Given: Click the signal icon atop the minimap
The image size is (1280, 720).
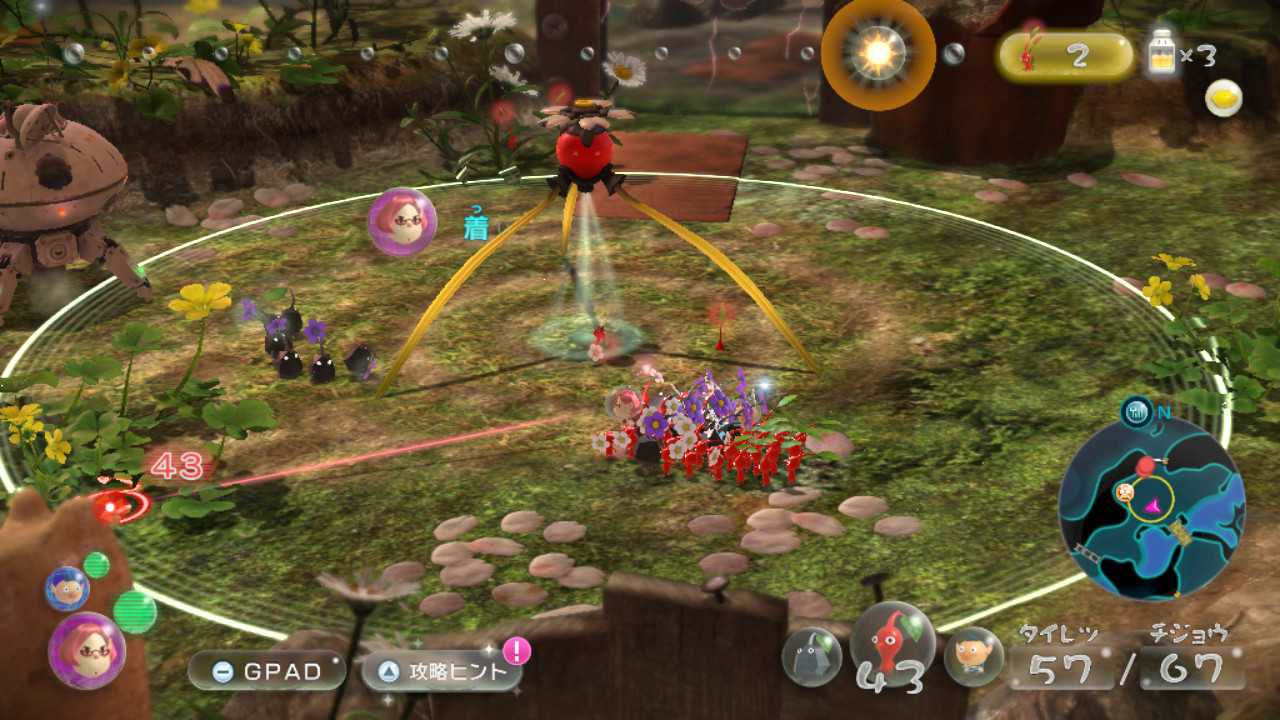Looking at the screenshot, I should tap(1135, 409).
